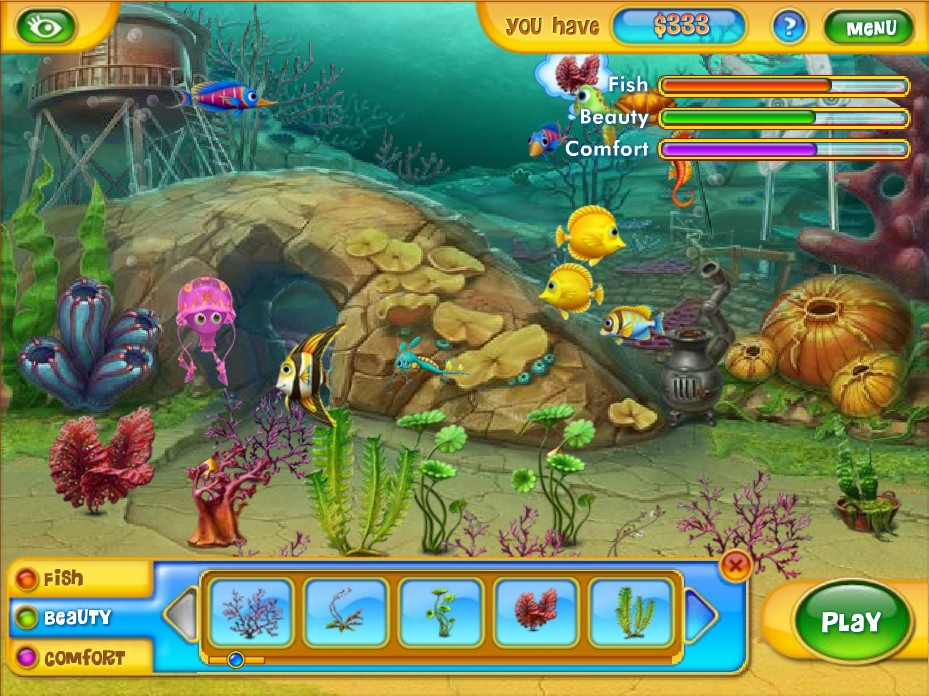Click the blue question mark help button
Screen dimensions: 929x696
[x=789, y=27]
